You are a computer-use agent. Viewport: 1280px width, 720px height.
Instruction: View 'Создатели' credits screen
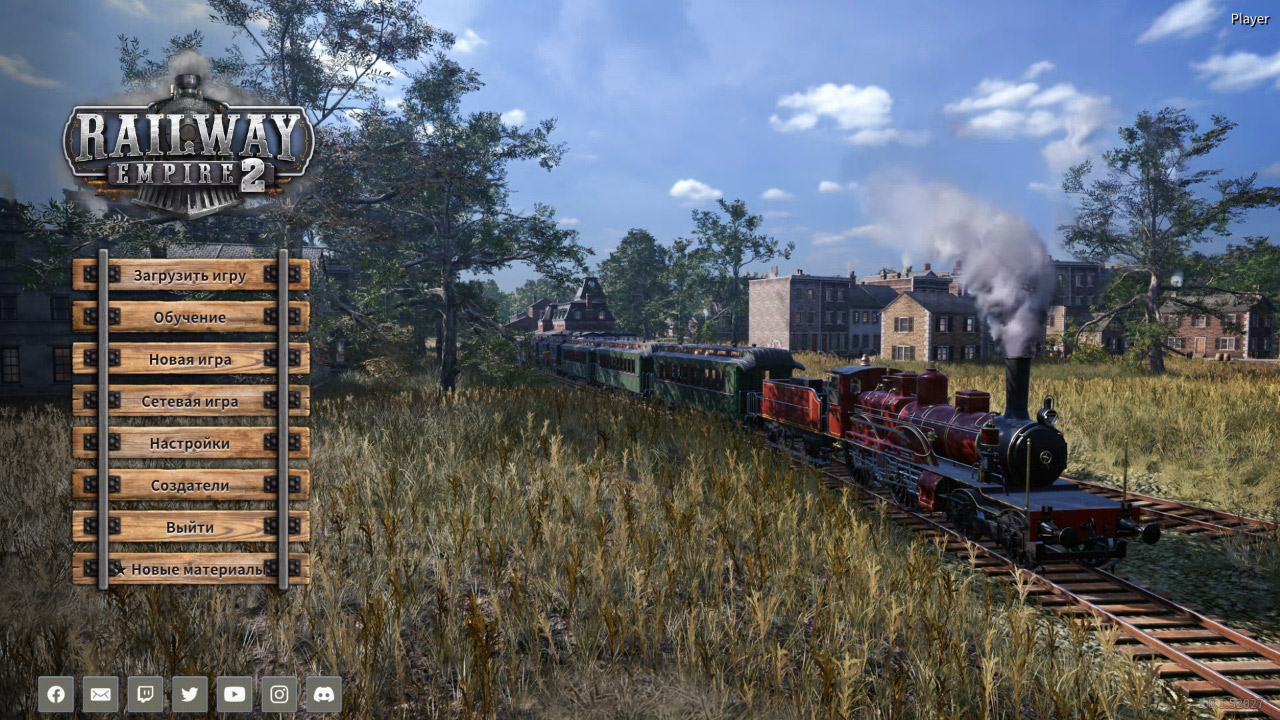click(192, 484)
